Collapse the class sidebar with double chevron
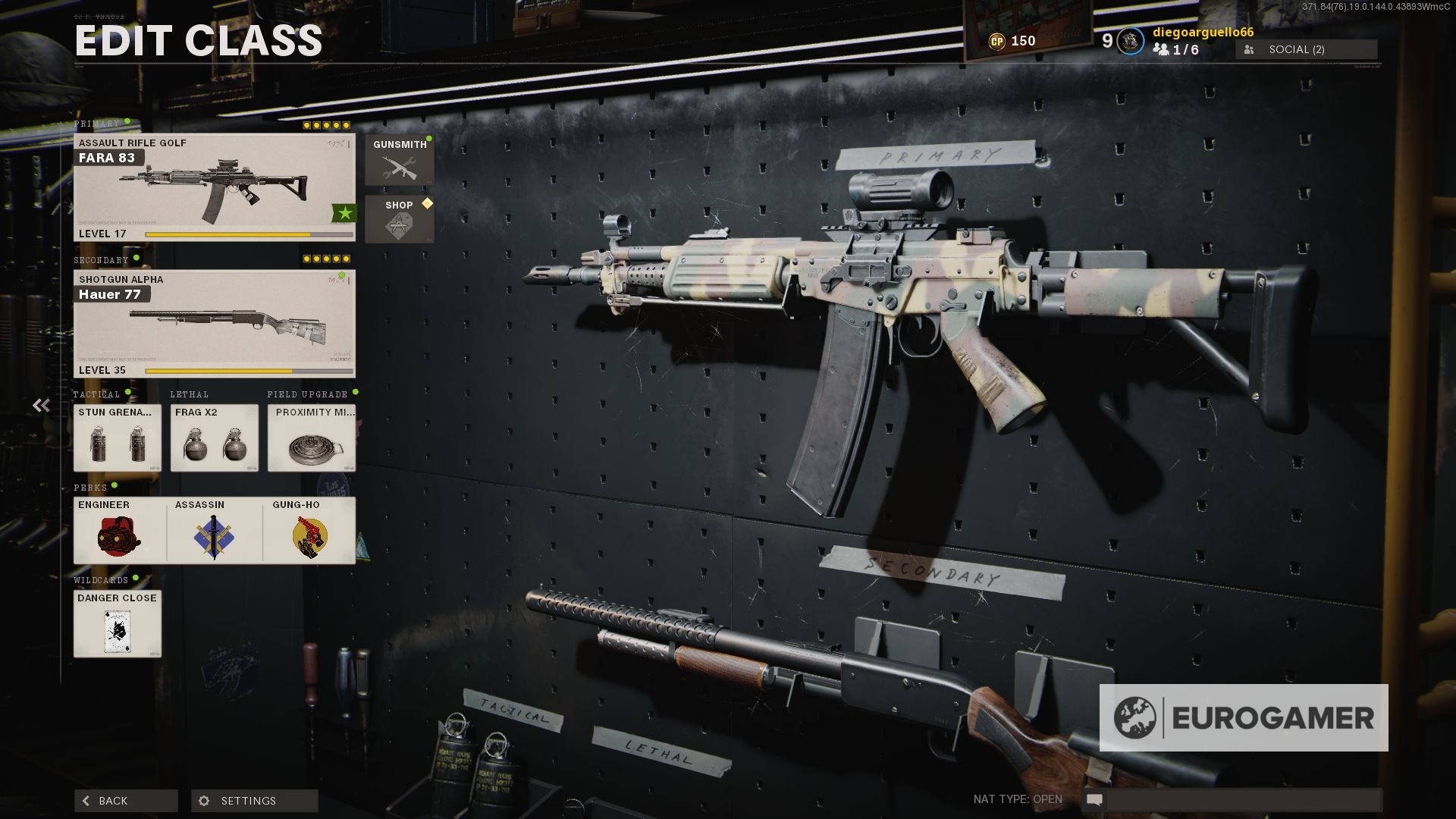The width and height of the screenshot is (1456, 819). click(40, 404)
